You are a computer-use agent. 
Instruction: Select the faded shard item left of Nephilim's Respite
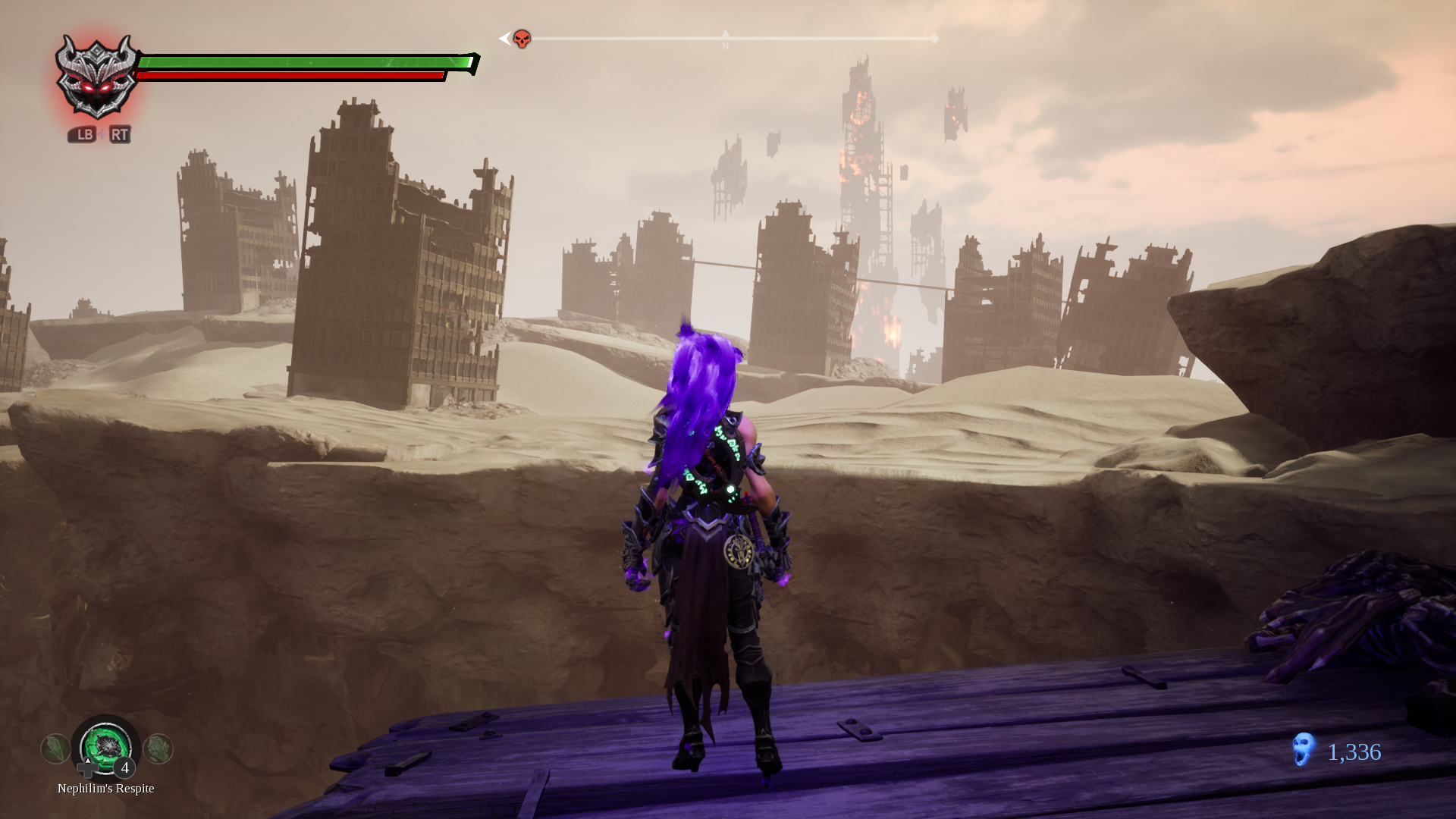click(x=55, y=749)
